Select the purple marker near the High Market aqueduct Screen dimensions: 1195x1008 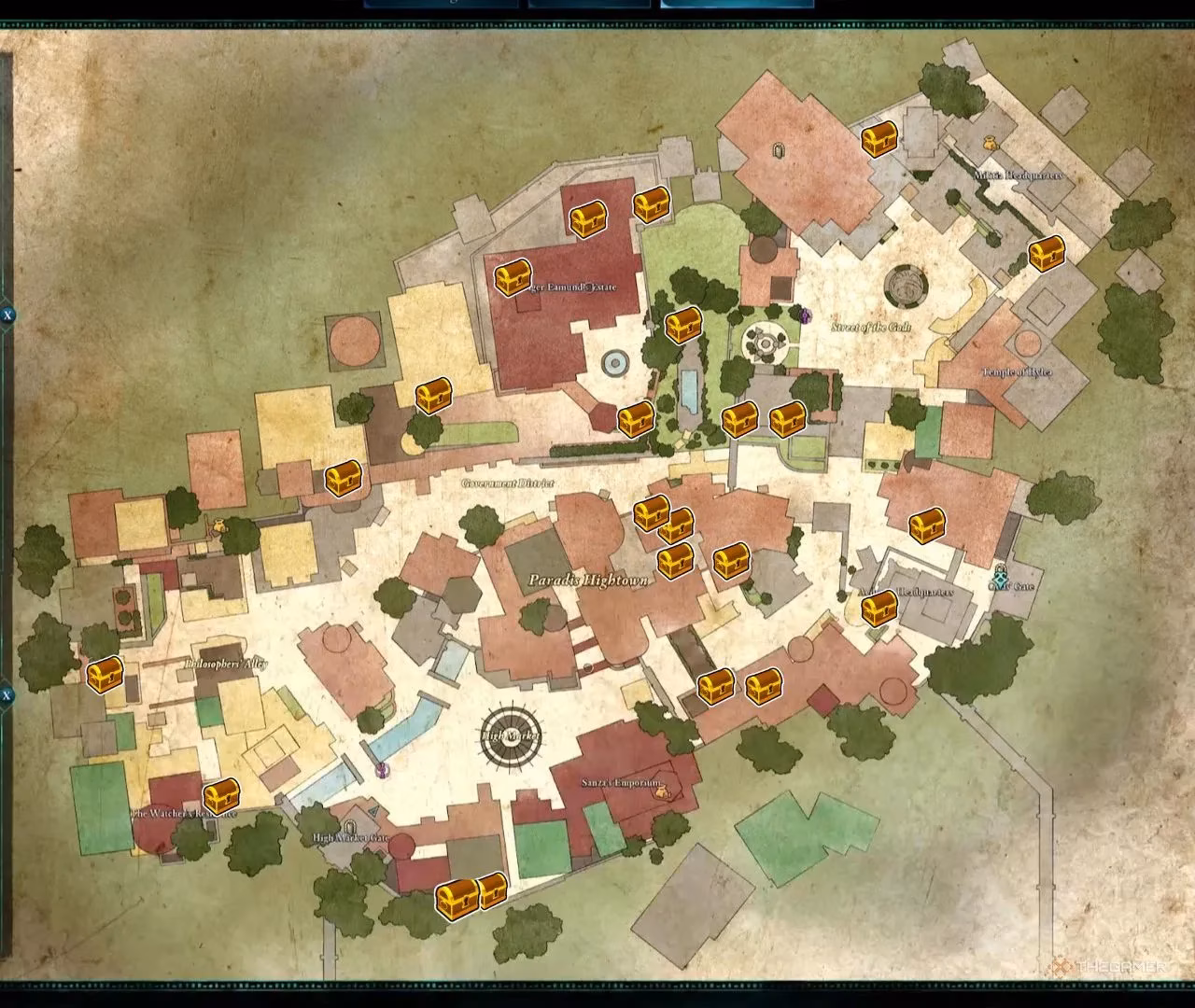click(x=383, y=771)
